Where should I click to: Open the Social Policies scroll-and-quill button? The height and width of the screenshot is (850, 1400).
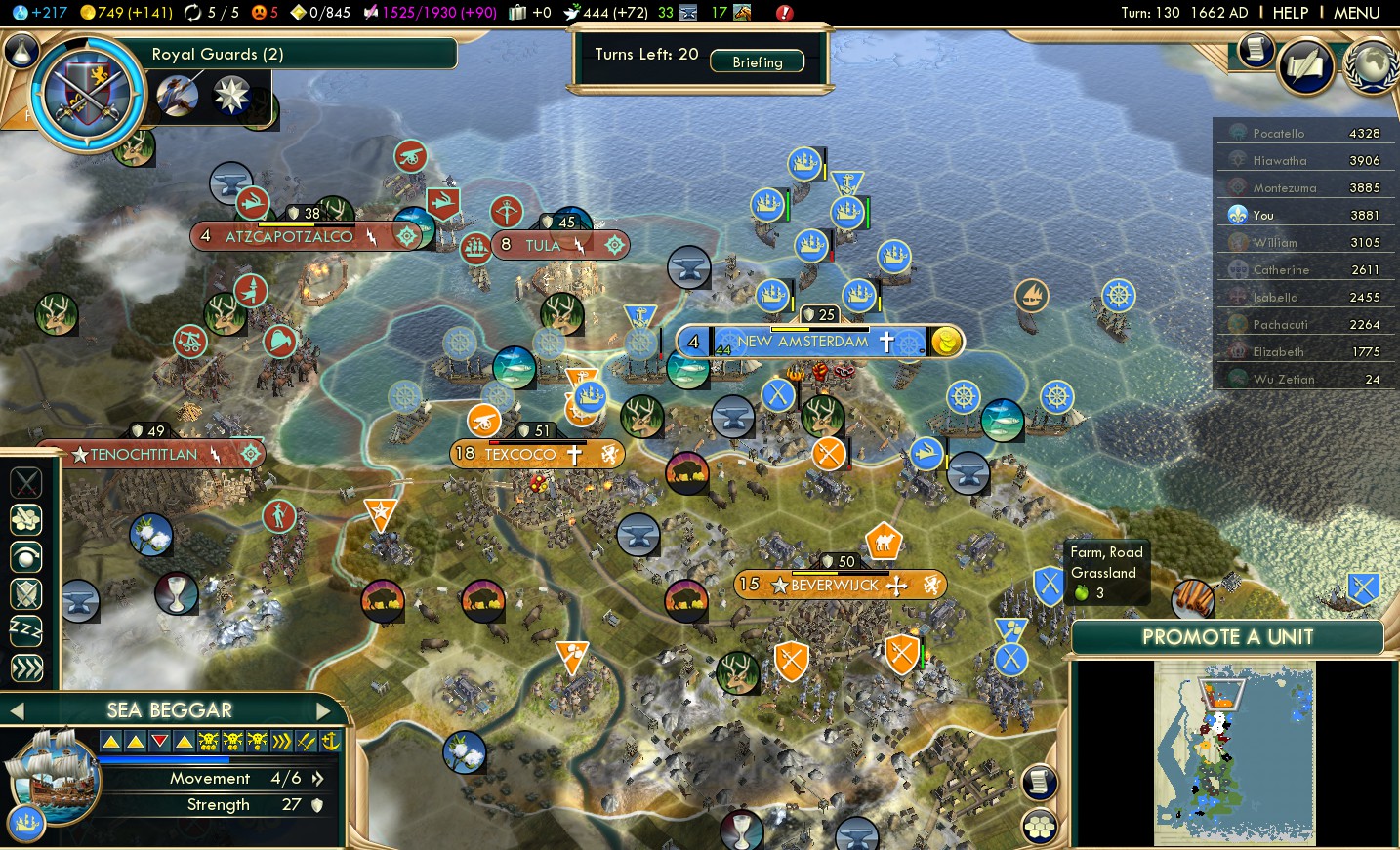click(x=1305, y=66)
